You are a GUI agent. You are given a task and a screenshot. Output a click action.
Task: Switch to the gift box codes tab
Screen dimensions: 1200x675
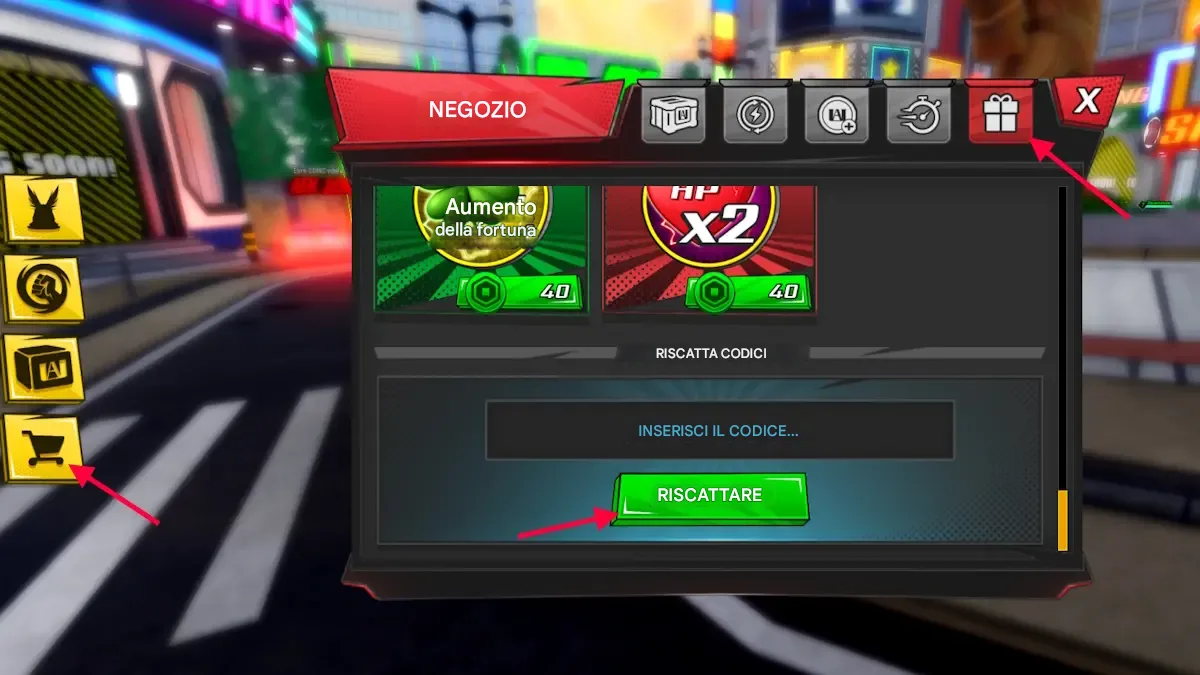pyautogui.click(x=999, y=112)
